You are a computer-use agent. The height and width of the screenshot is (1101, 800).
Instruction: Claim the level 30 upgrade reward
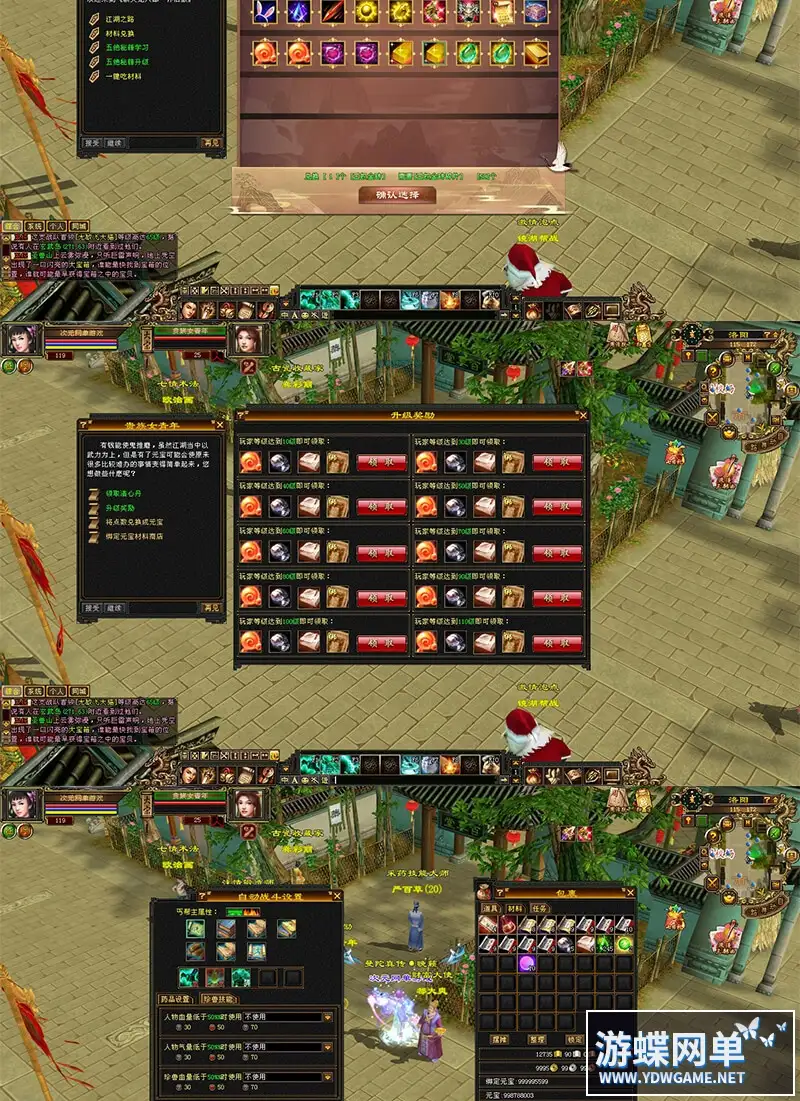[557, 463]
